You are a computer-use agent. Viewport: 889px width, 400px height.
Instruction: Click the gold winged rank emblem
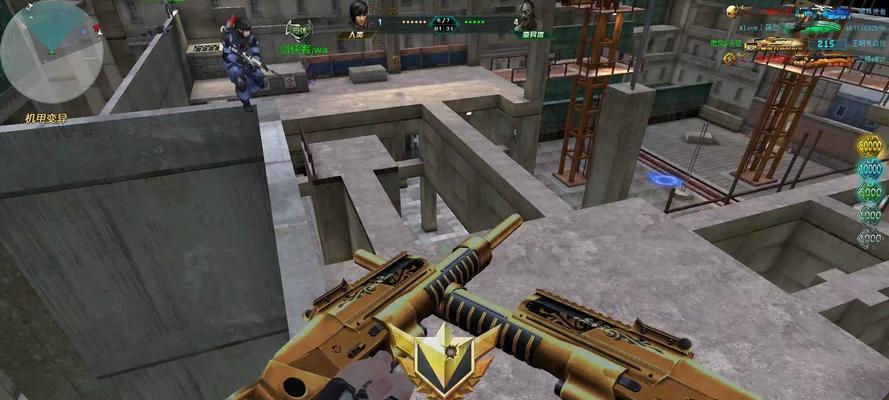pos(443,356)
